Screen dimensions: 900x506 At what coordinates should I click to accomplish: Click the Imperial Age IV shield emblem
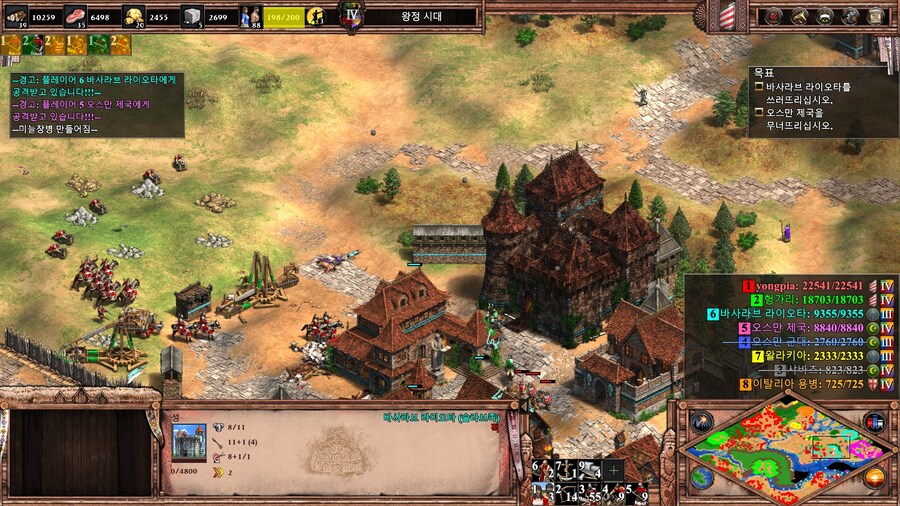pos(350,16)
